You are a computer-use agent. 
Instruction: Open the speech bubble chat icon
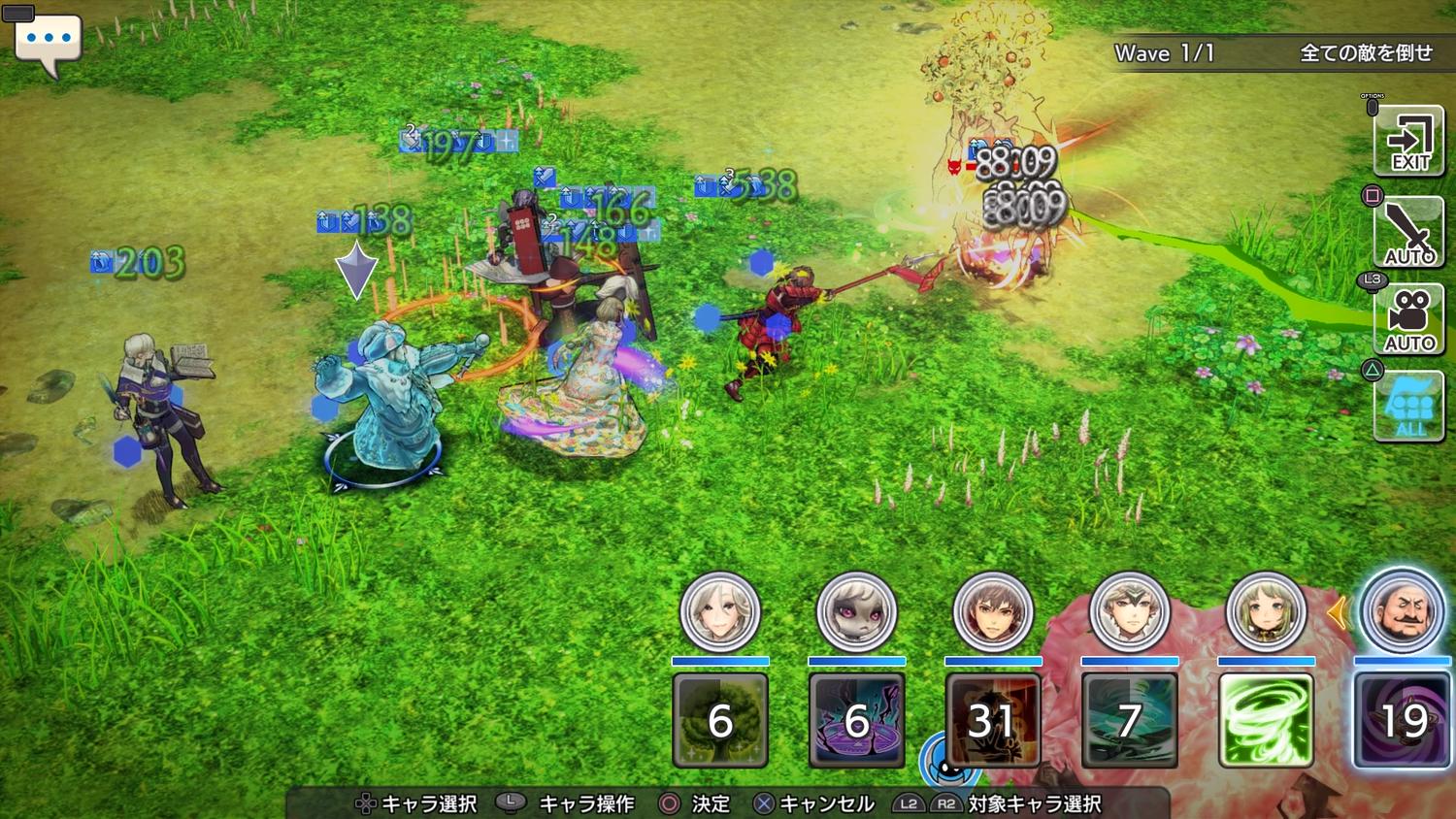pyautogui.click(x=48, y=43)
